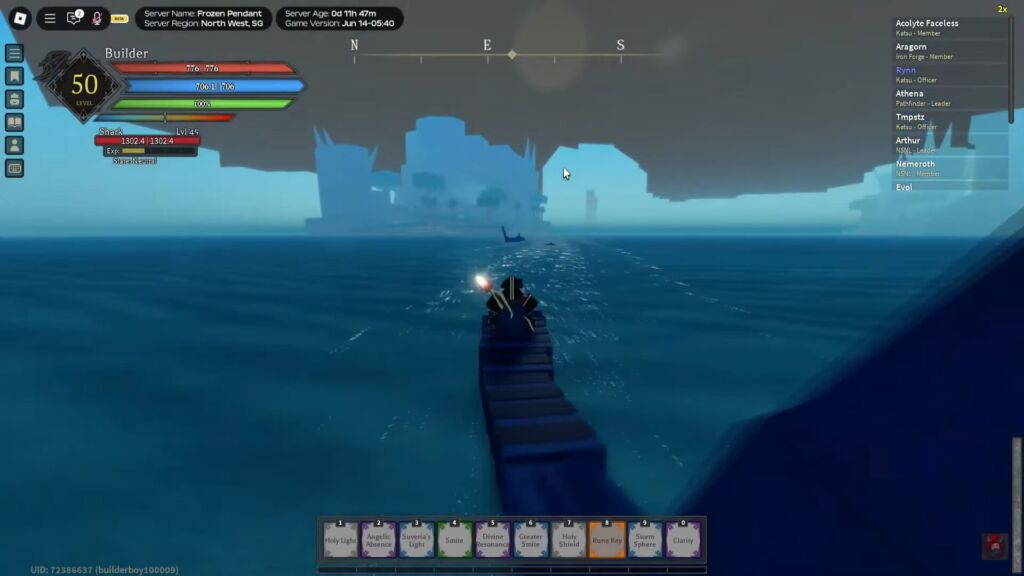Choose the Greater Smite slot
This screenshot has height=576, width=1024.
[x=530, y=540]
